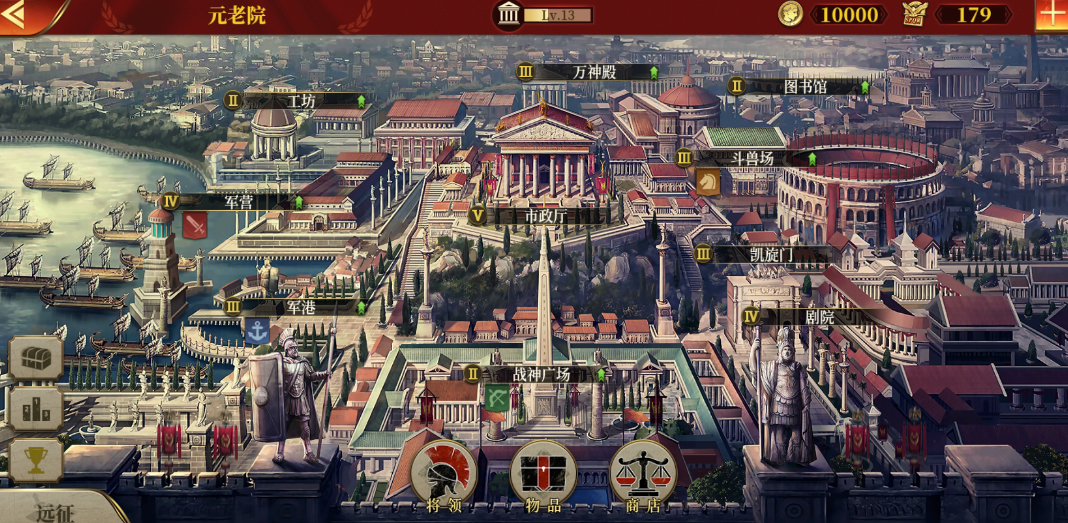Screen dimensions: 1068x523
Task: Choose the 凯旋门 triumphal arch label
Action: pos(771,254)
